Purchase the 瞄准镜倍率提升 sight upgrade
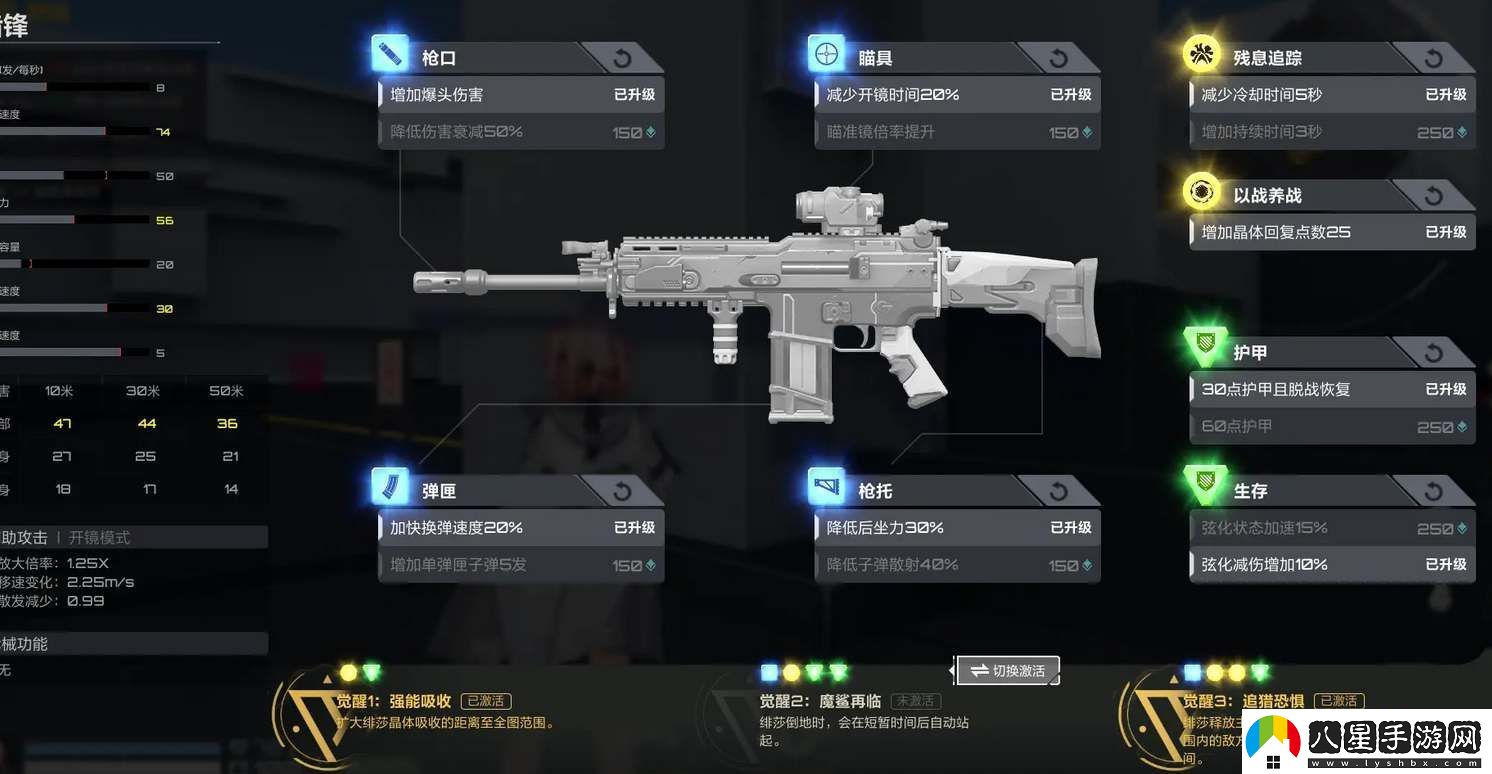1492x774 pixels. (x=957, y=132)
